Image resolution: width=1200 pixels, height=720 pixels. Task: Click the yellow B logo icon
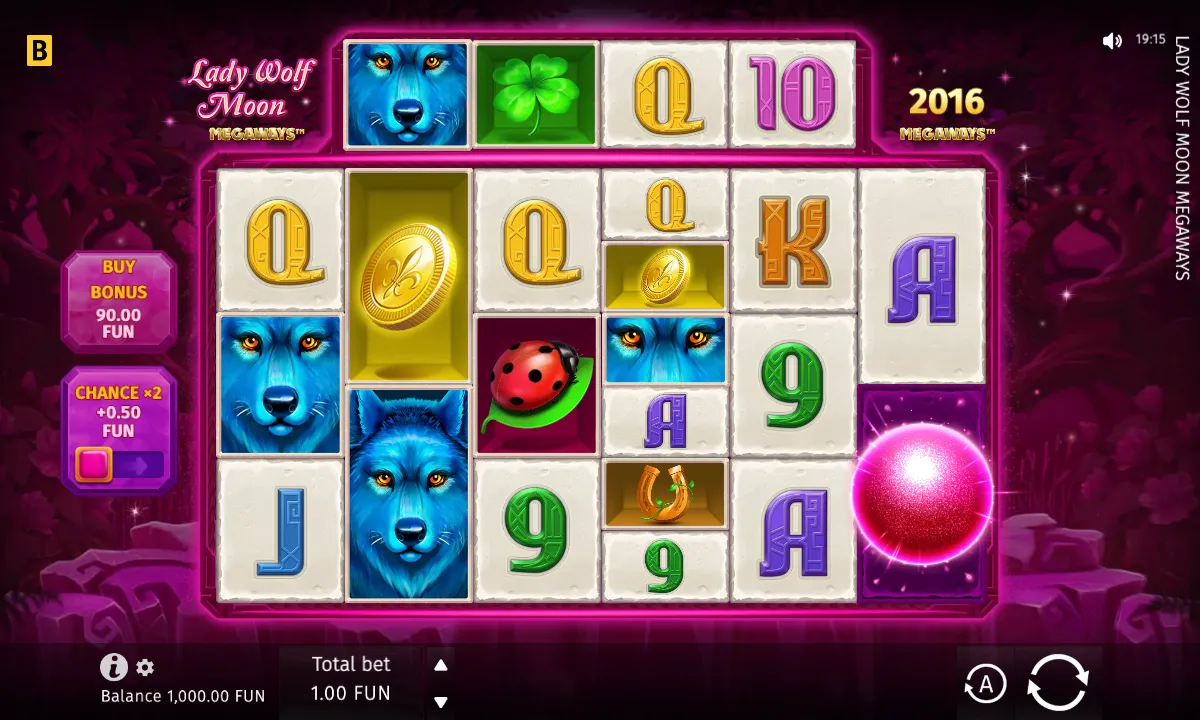[x=39, y=50]
